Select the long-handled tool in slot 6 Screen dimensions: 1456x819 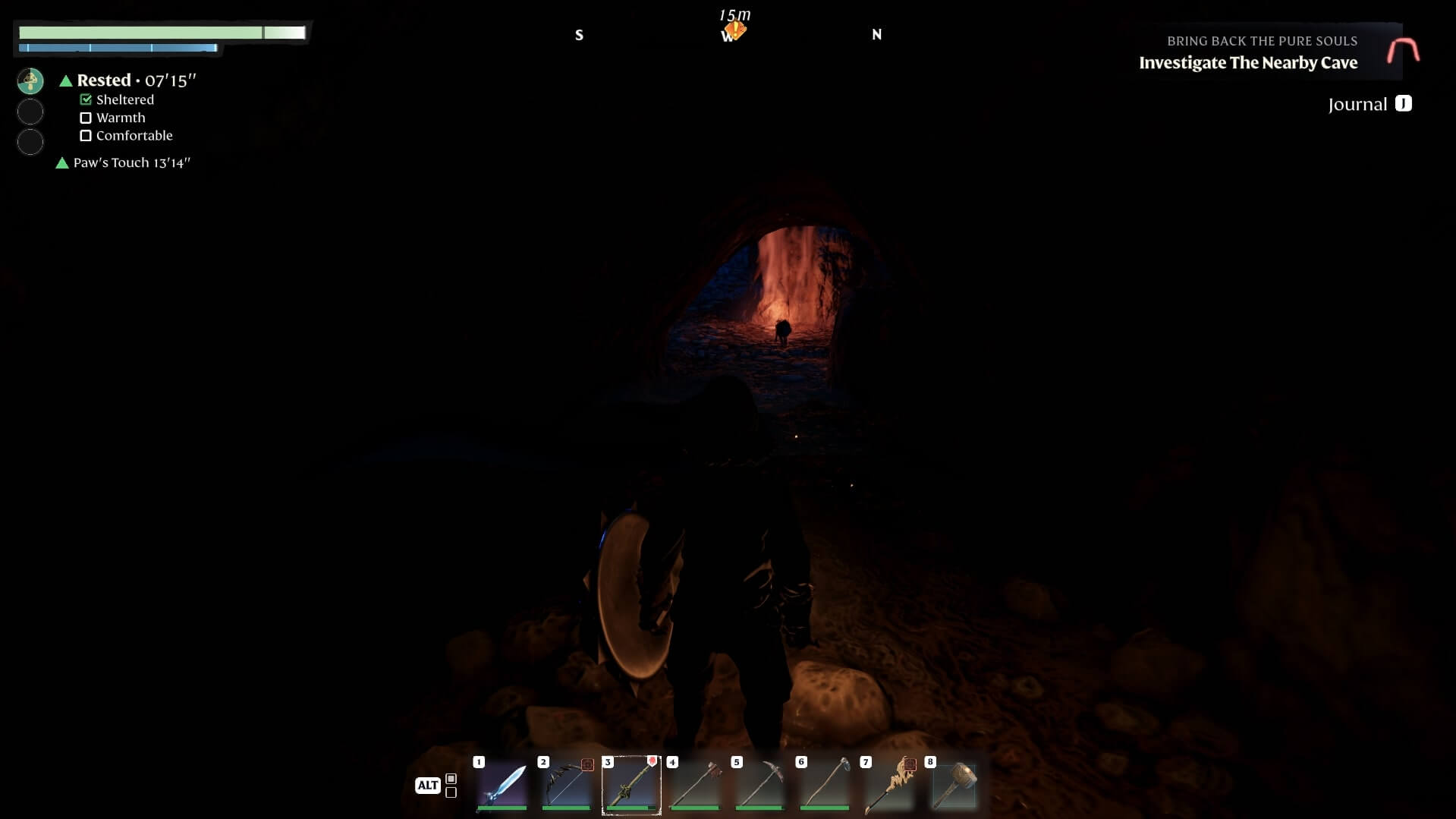pos(824,785)
